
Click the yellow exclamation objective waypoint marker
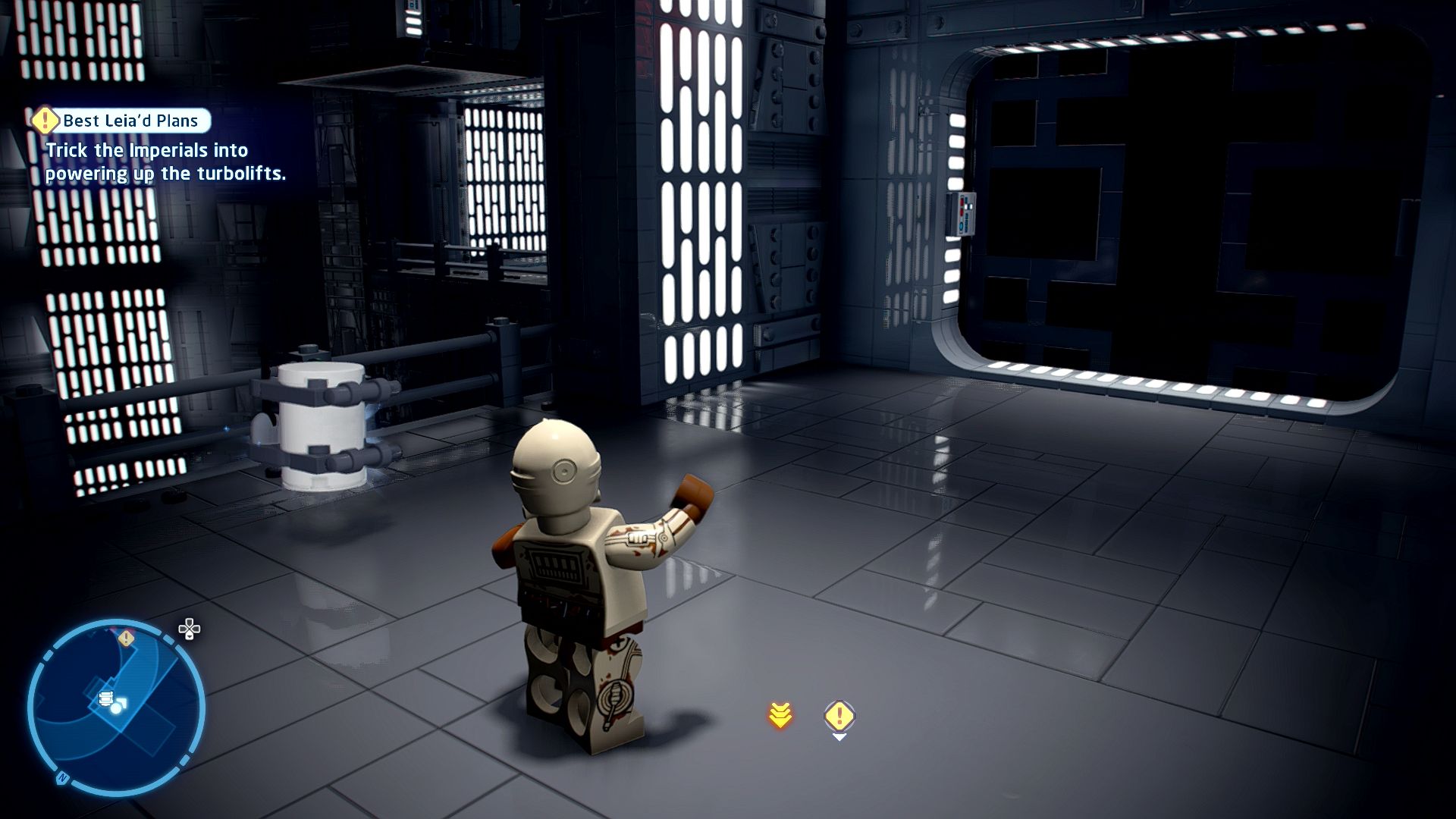(x=839, y=715)
